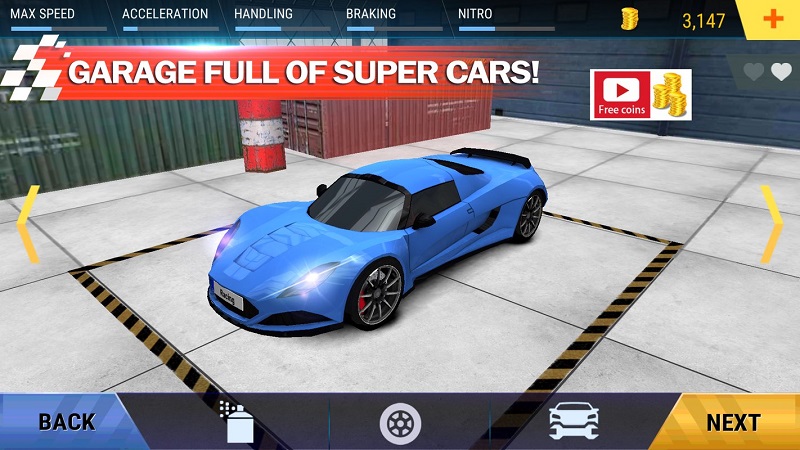Tap the hearts favorite button

(x=769, y=72)
